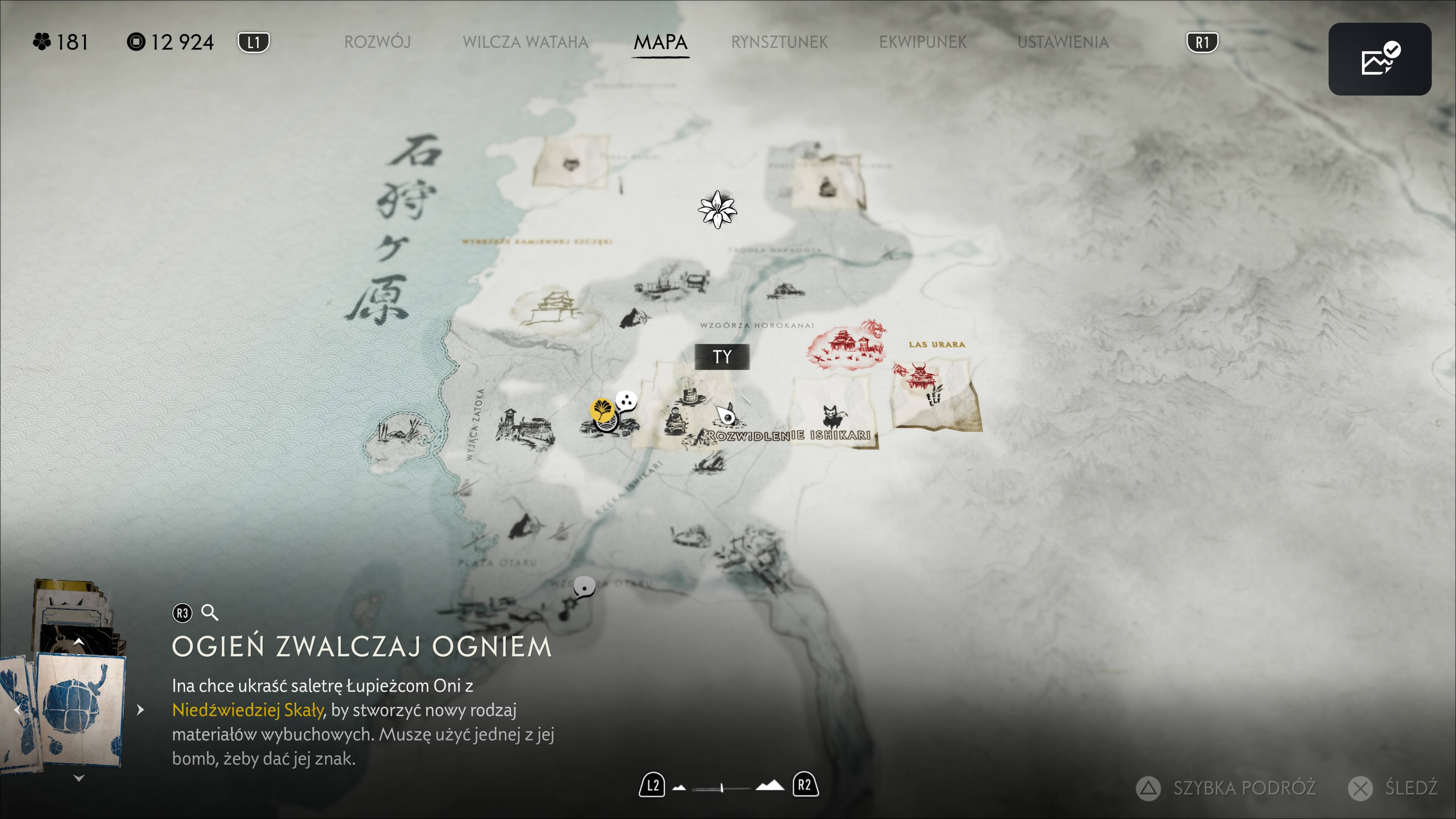Screen dimensions: 1456x819
Task: Select the blue turtle quest card
Action: coord(79,709)
